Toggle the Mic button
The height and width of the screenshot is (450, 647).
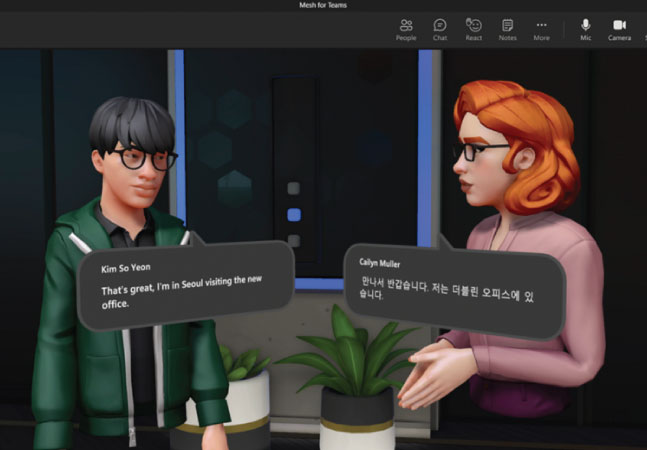586,28
